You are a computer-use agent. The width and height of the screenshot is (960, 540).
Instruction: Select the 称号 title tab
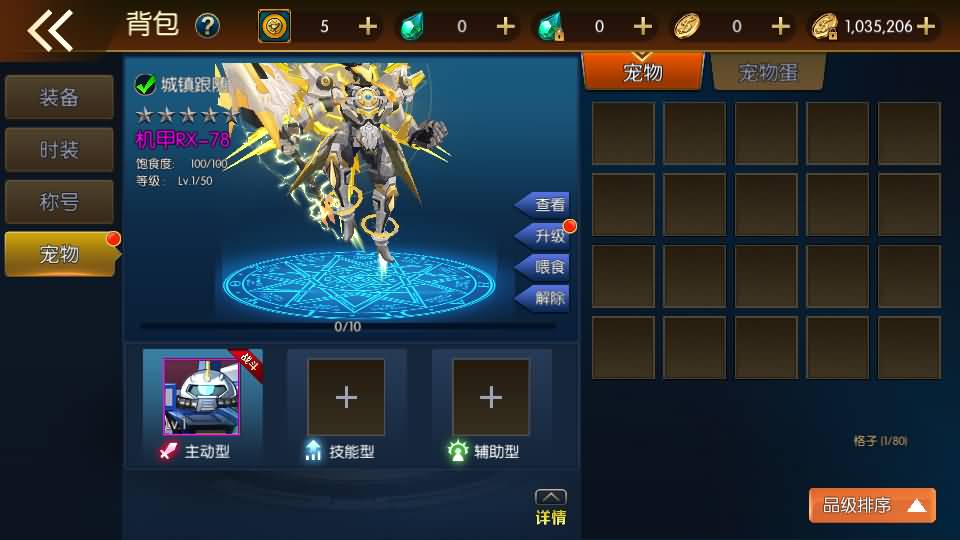(59, 202)
